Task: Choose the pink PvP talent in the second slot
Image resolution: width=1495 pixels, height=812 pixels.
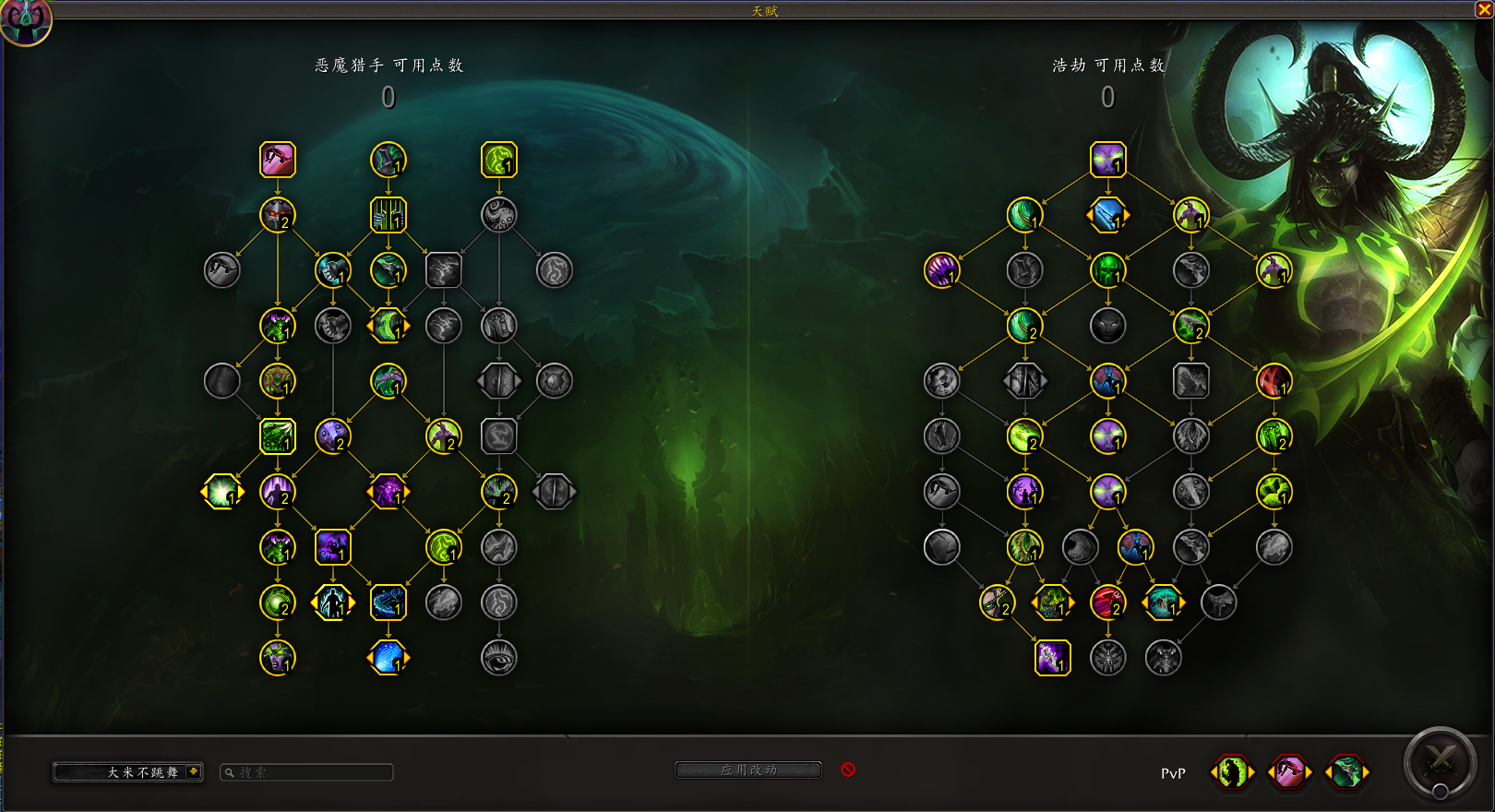Action: (x=1287, y=774)
